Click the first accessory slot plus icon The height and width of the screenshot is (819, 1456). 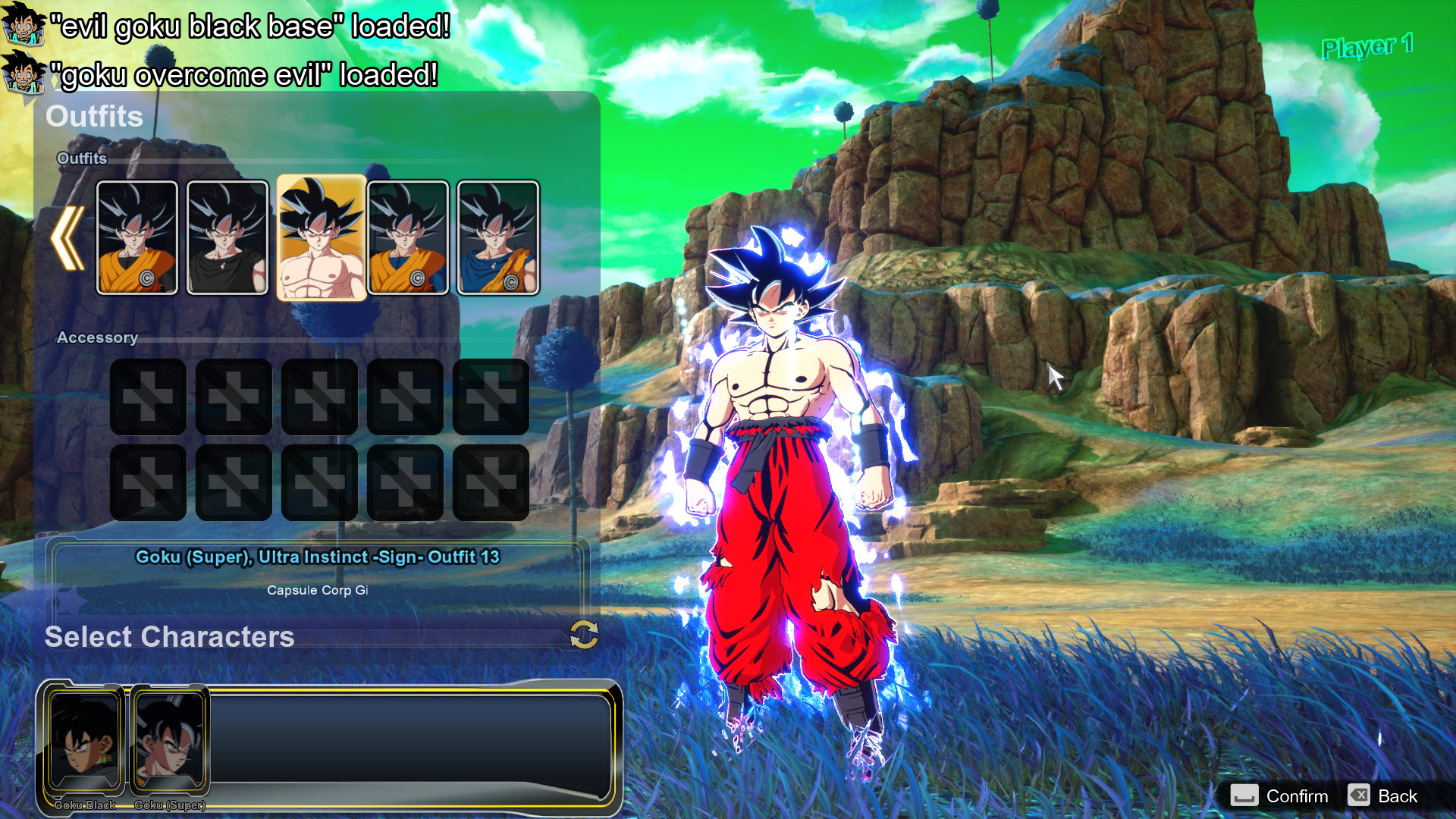click(x=147, y=395)
